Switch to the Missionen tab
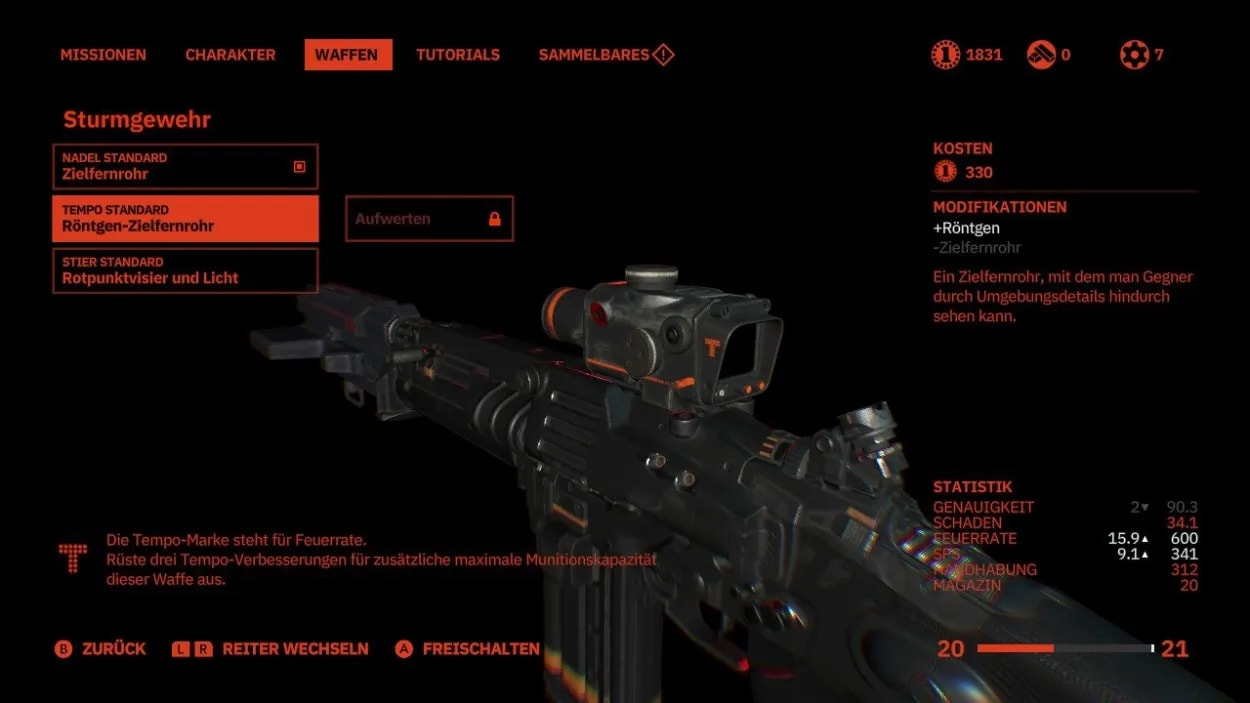This screenshot has width=1250, height=703. (103, 55)
